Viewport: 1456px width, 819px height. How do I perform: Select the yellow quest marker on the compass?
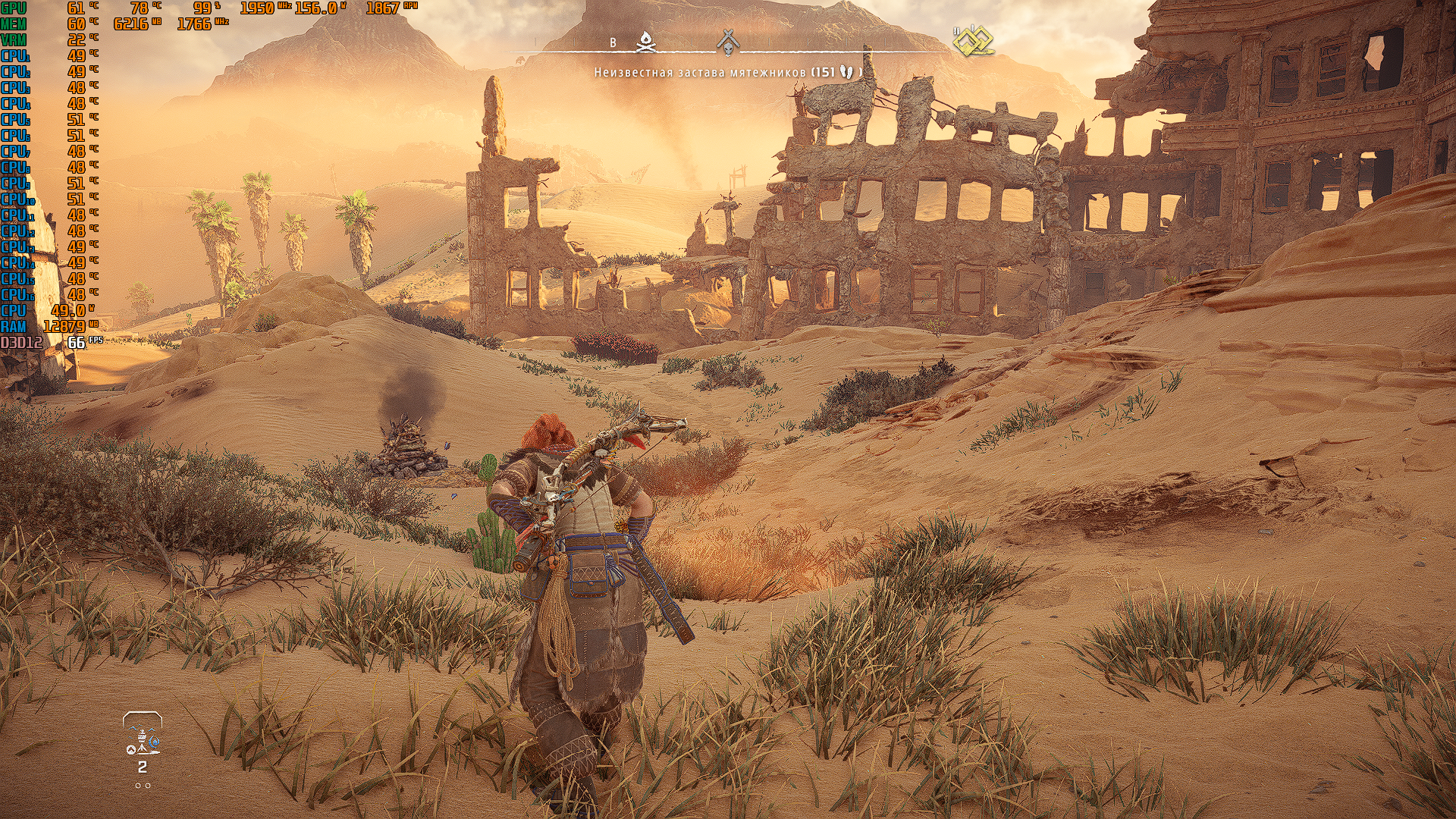point(973,42)
